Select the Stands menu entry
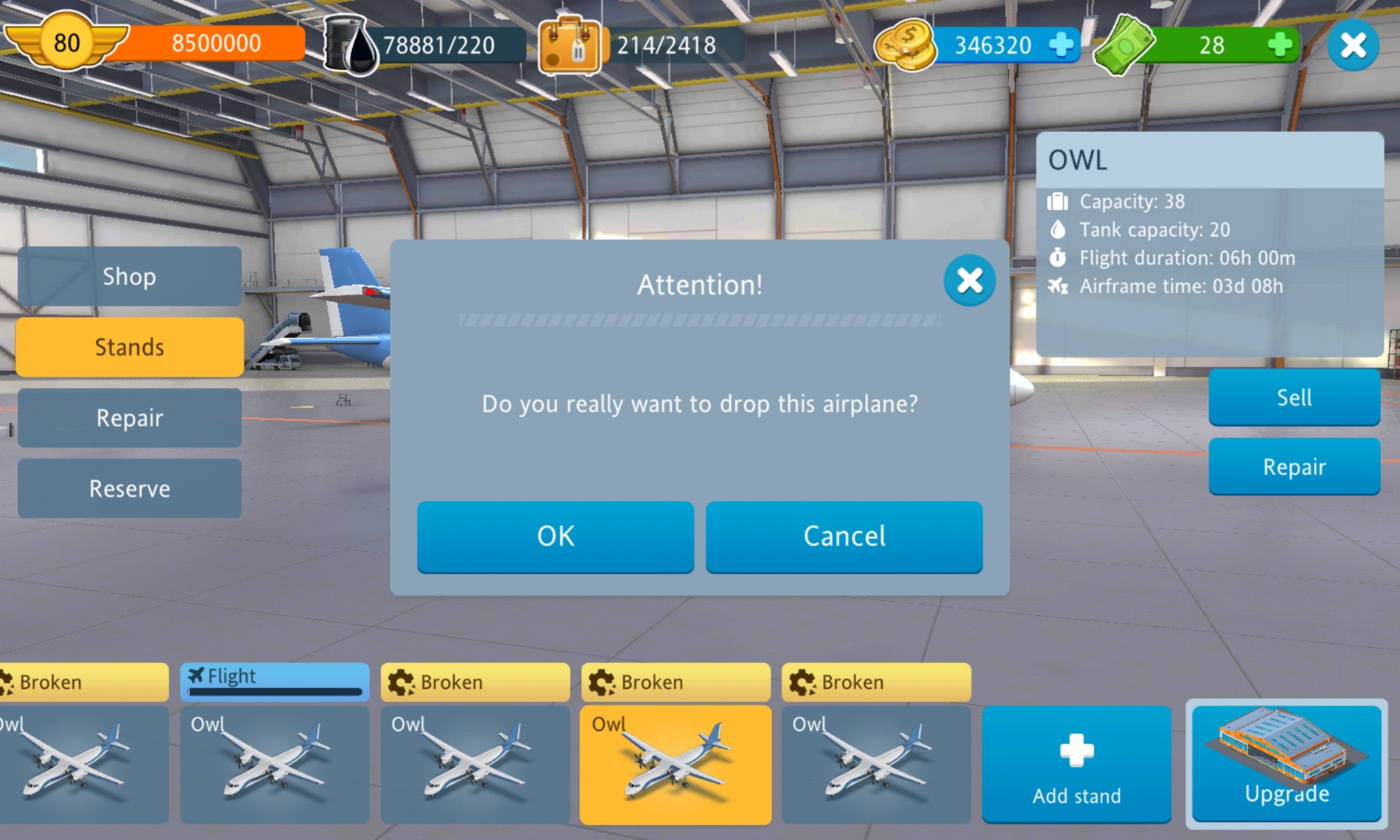This screenshot has height=840, width=1400. click(x=129, y=347)
